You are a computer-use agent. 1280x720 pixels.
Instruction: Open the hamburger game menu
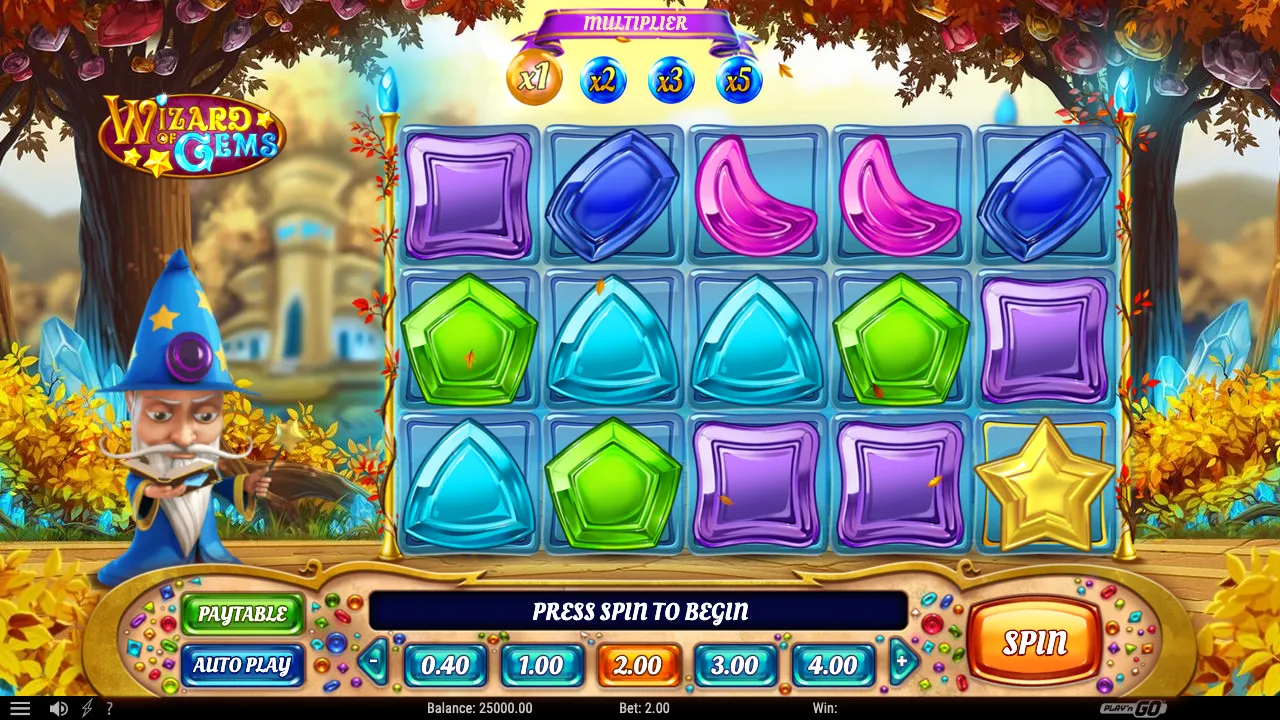click(x=21, y=708)
